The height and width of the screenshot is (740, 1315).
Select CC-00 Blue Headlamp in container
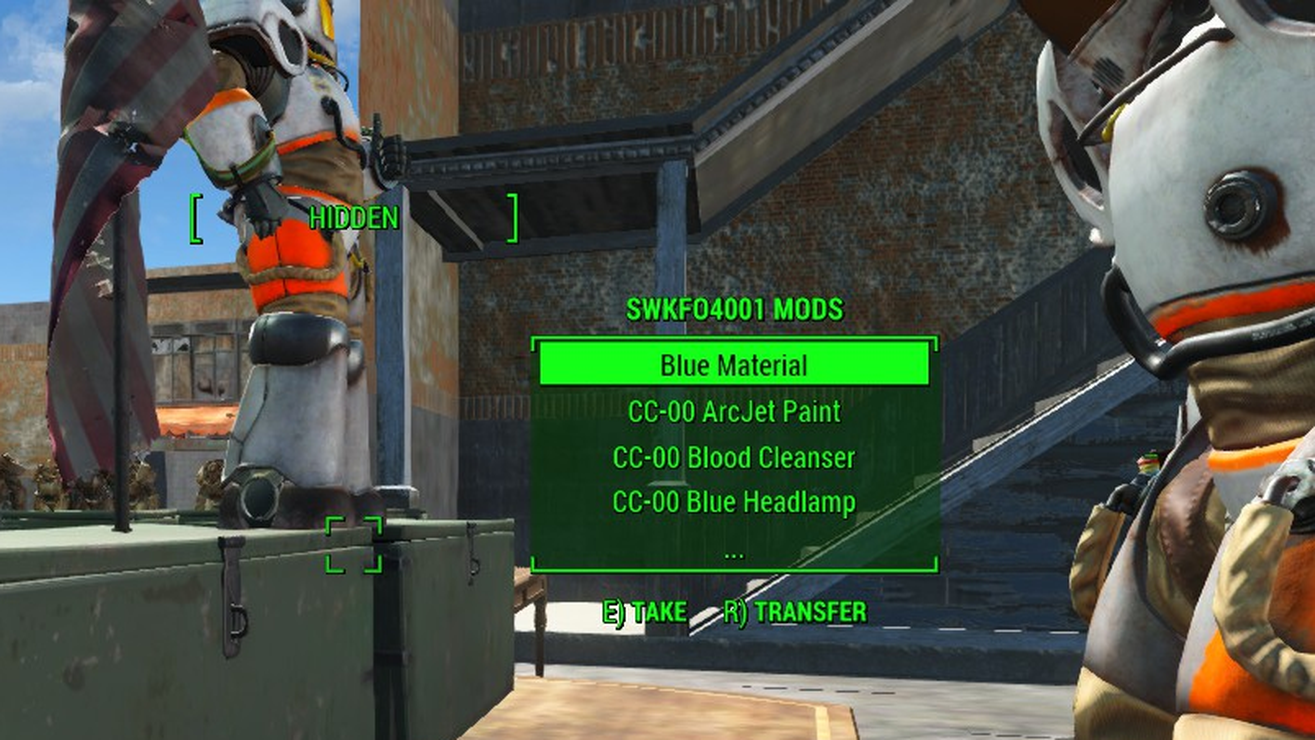[x=734, y=502]
